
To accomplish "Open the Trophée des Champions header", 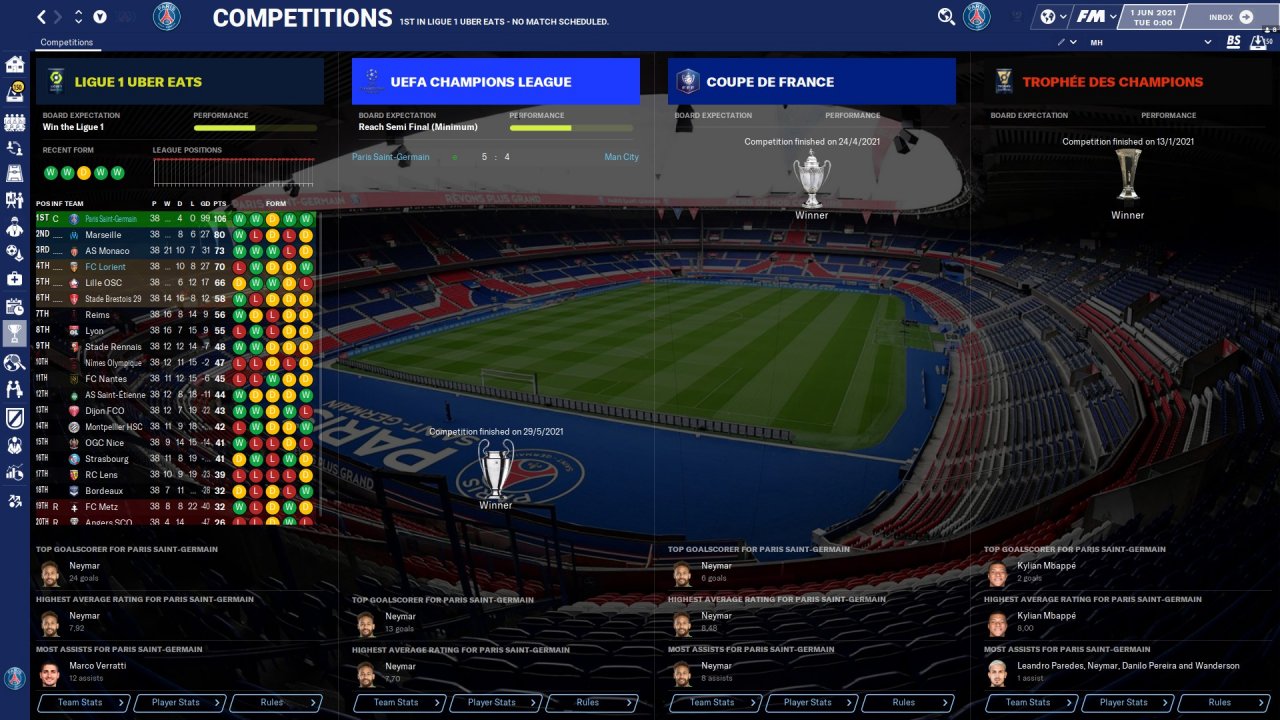I will (x=1127, y=82).
